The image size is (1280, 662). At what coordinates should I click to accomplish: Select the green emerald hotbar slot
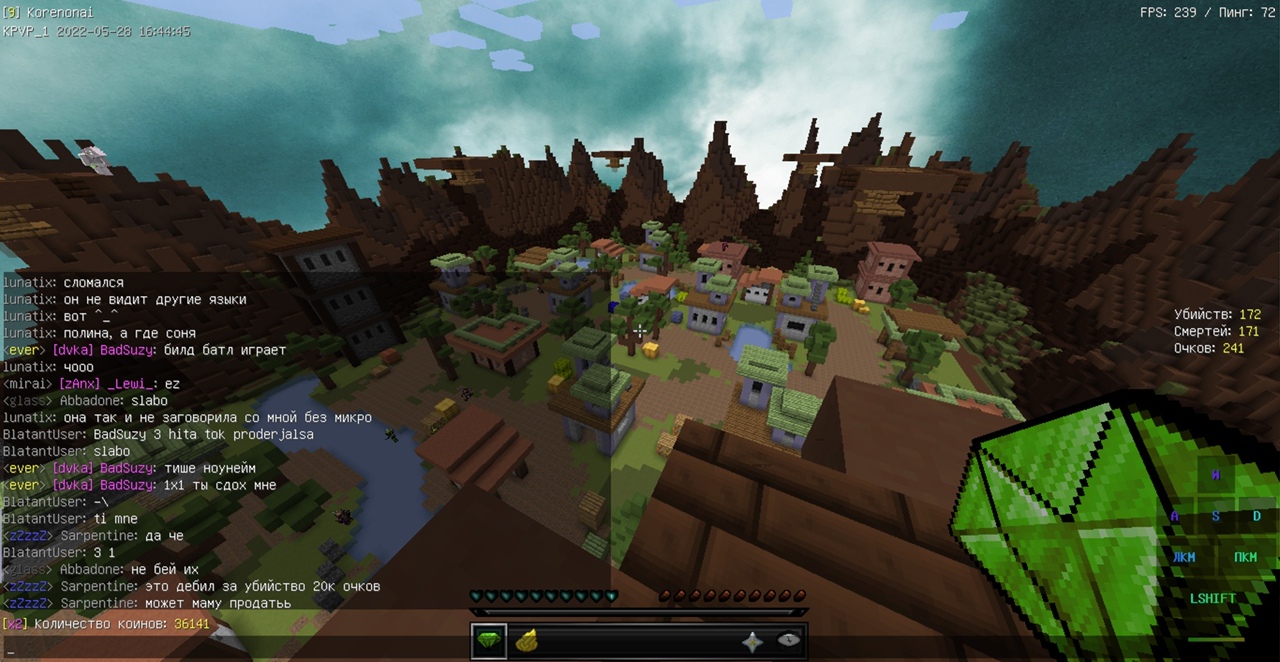point(489,641)
